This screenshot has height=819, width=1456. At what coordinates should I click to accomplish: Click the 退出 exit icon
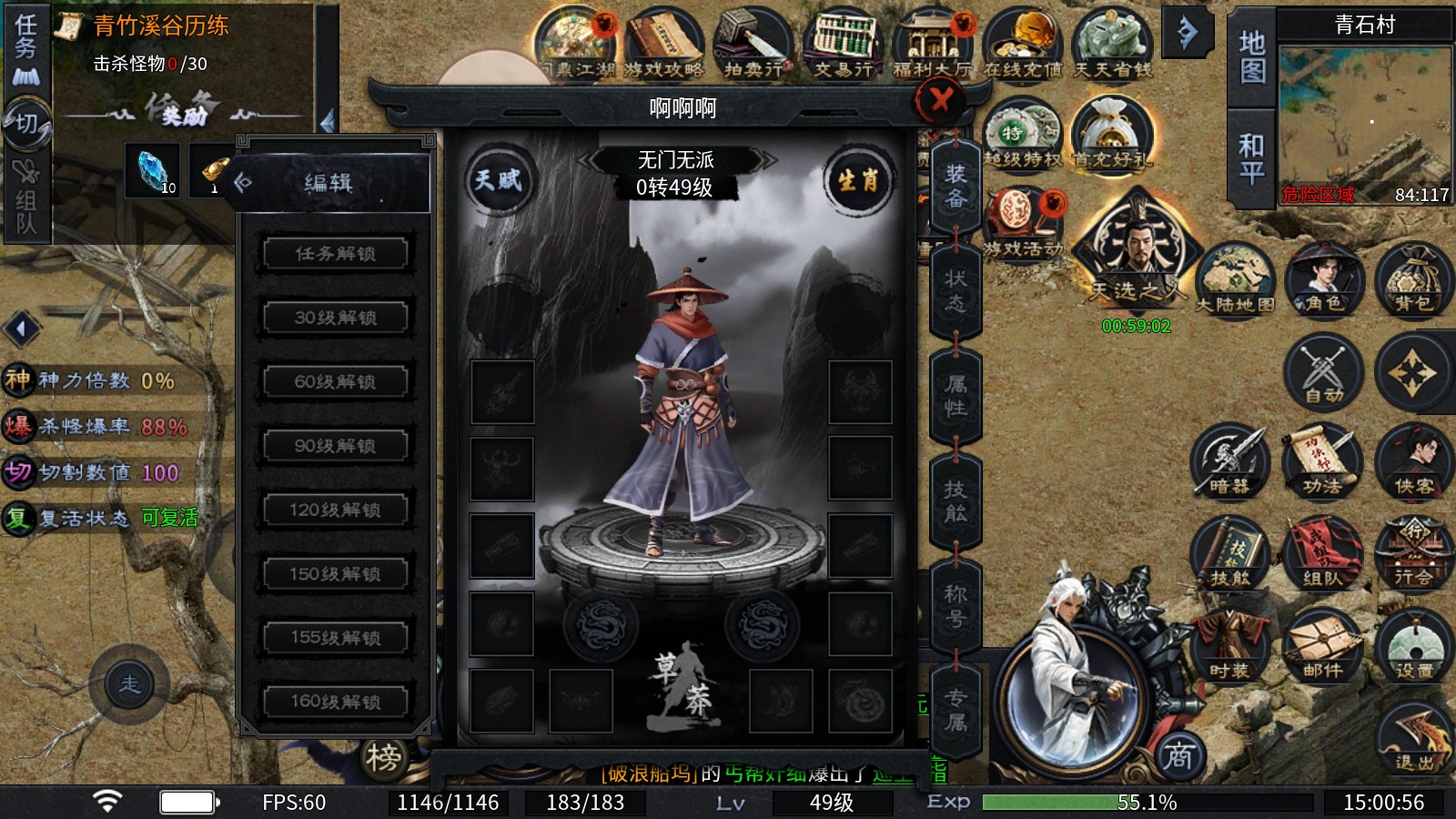point(1412,739)
